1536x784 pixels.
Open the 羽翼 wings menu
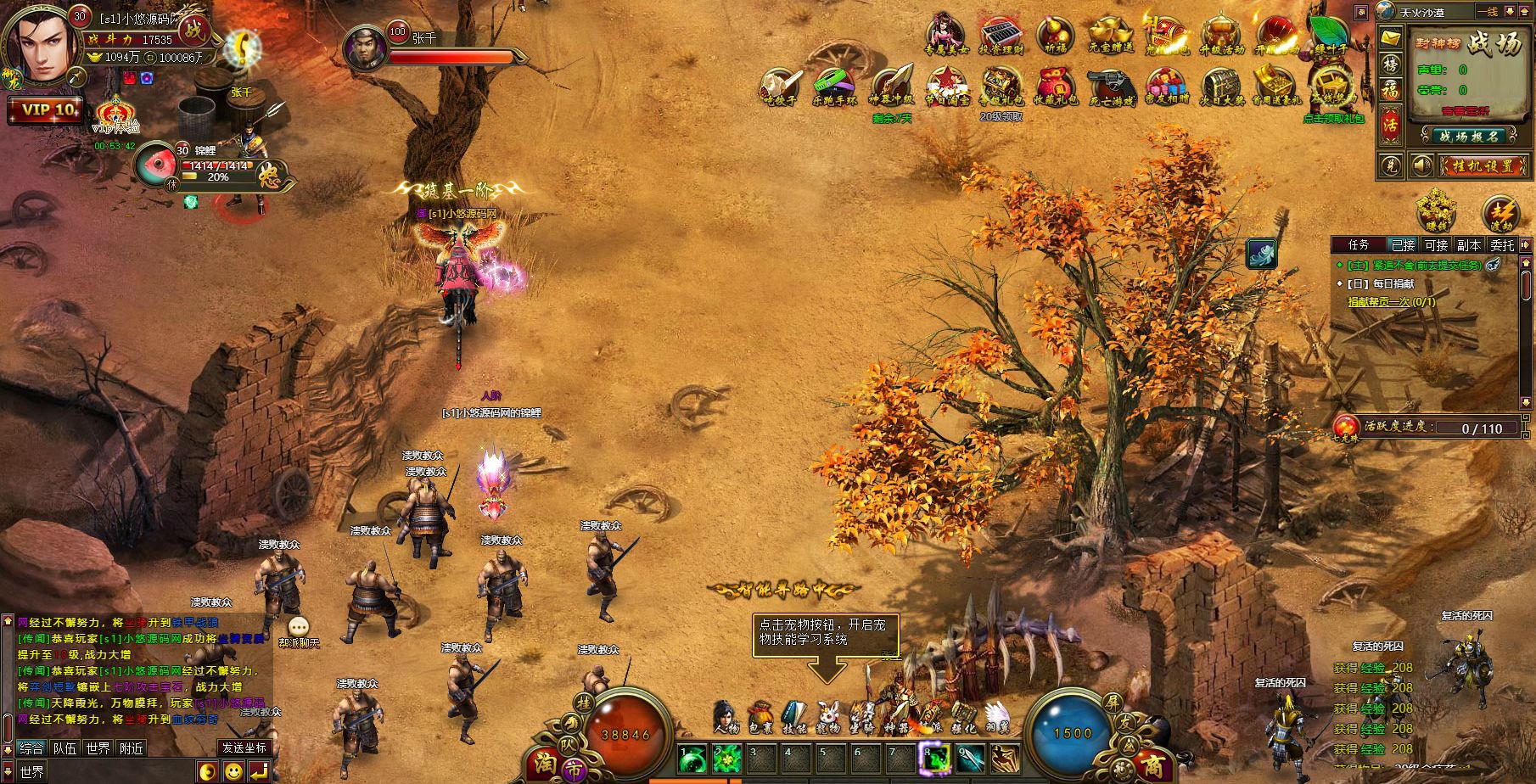[x=998, y=718]
